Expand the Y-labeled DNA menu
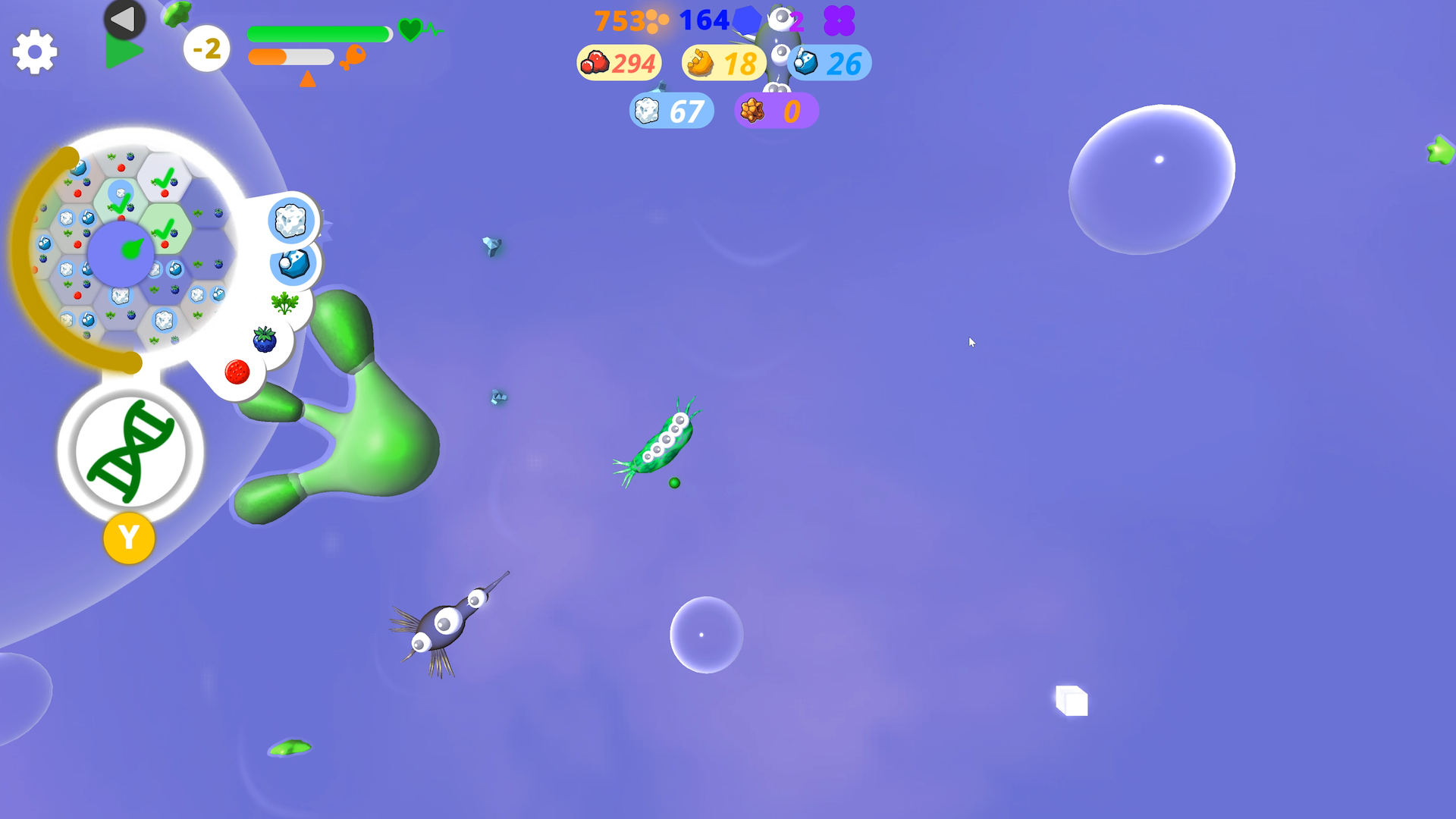 (x=130, y=538)
